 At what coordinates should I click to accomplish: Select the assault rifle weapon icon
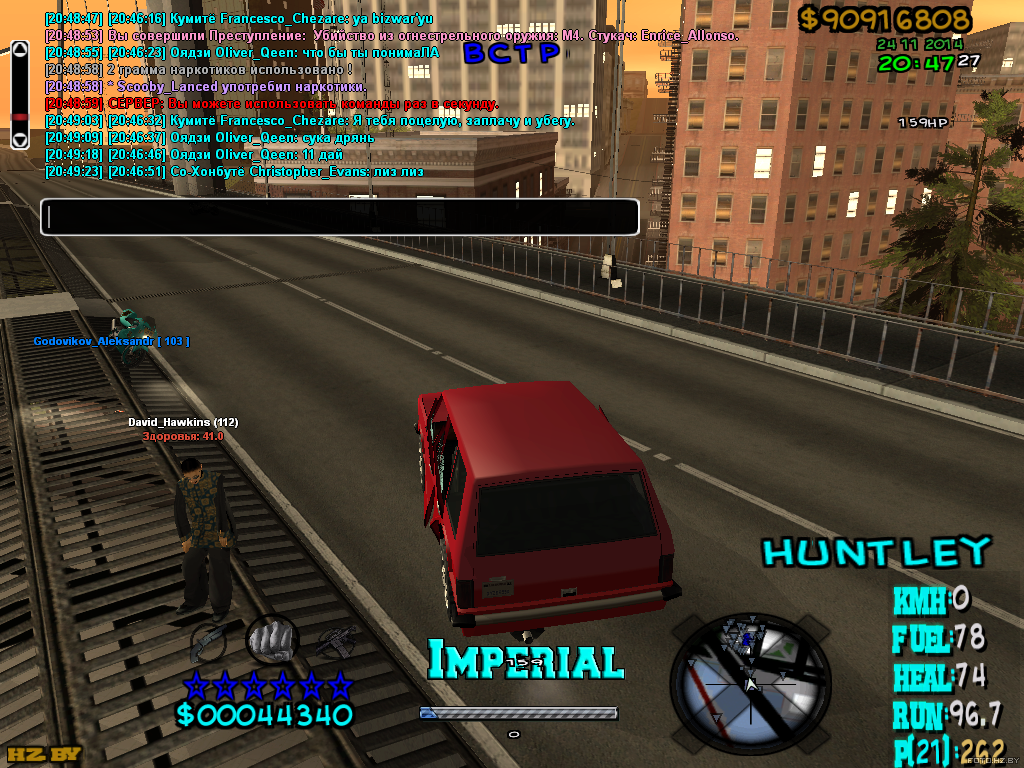click(x=336, y=641)
